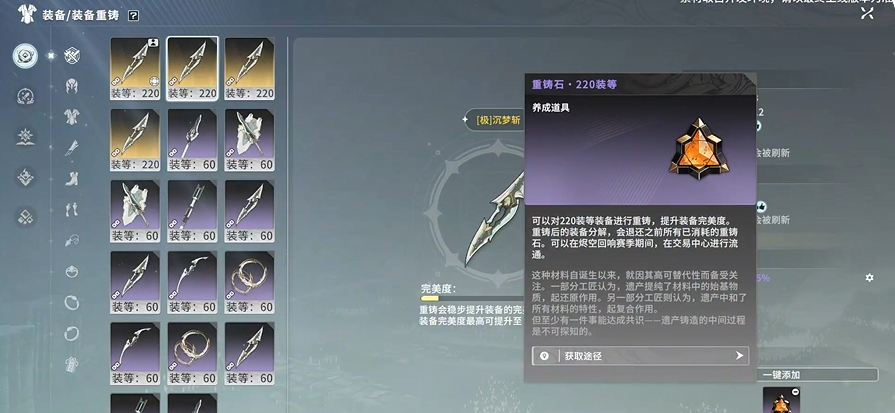The width and height of the screenshot is (895, 413).
Task: Select the [极]沉梦斩 weapon name label
Action: 498,120
